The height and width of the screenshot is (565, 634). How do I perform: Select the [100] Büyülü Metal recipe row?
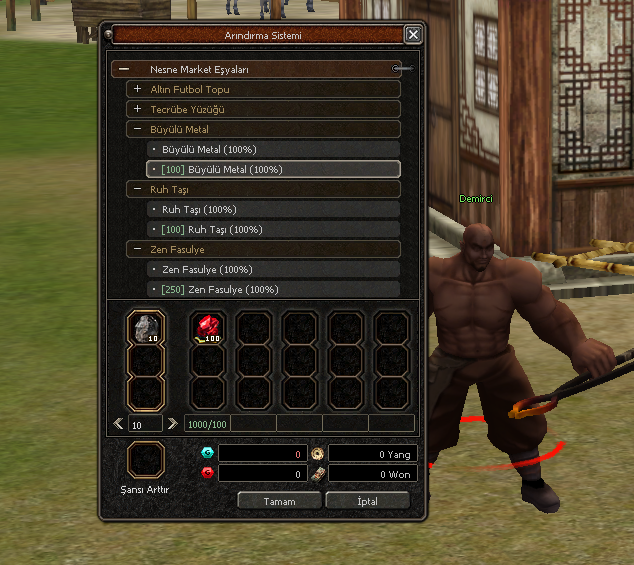point(273,170)
